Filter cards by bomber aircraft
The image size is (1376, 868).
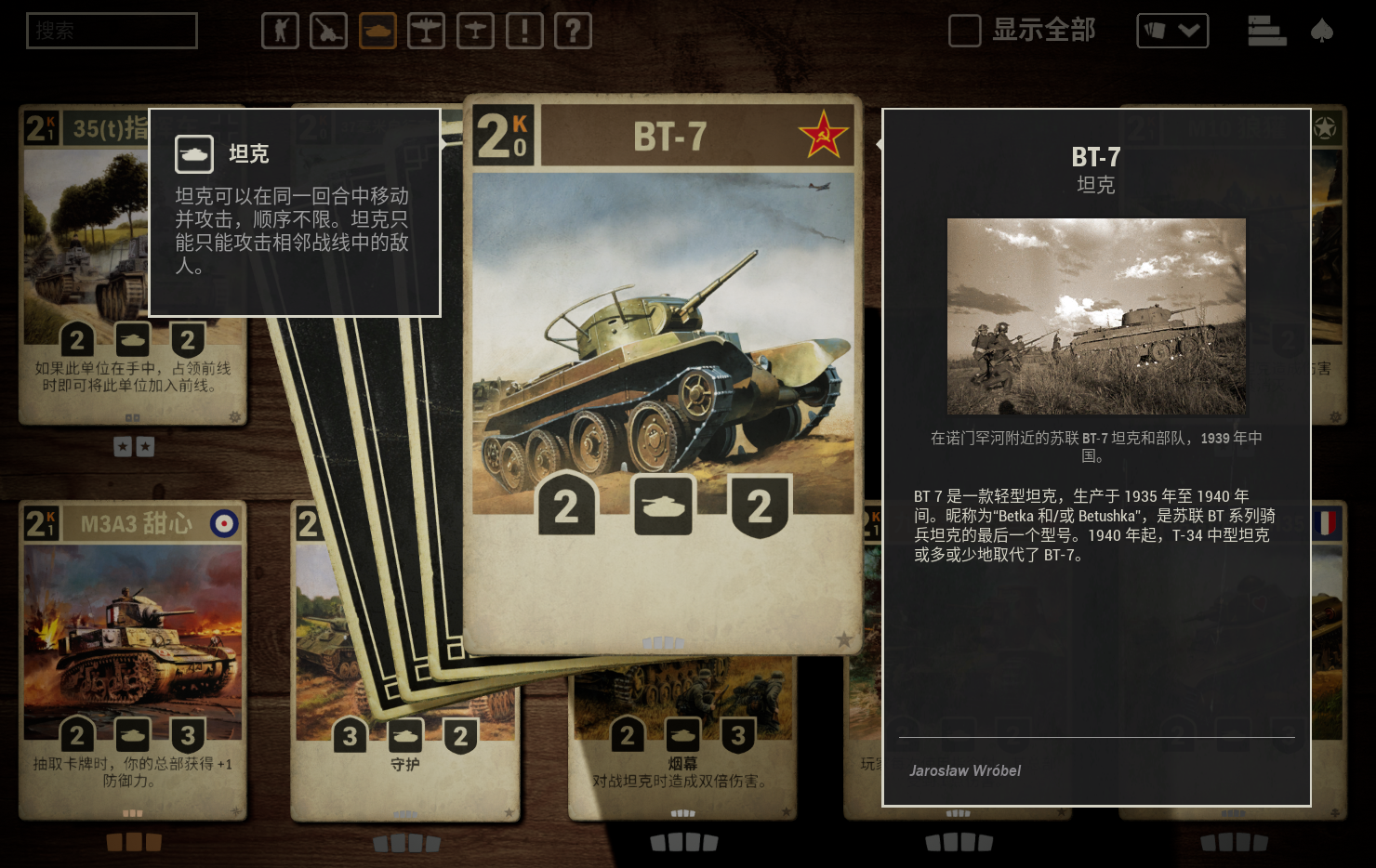[426, 31]
